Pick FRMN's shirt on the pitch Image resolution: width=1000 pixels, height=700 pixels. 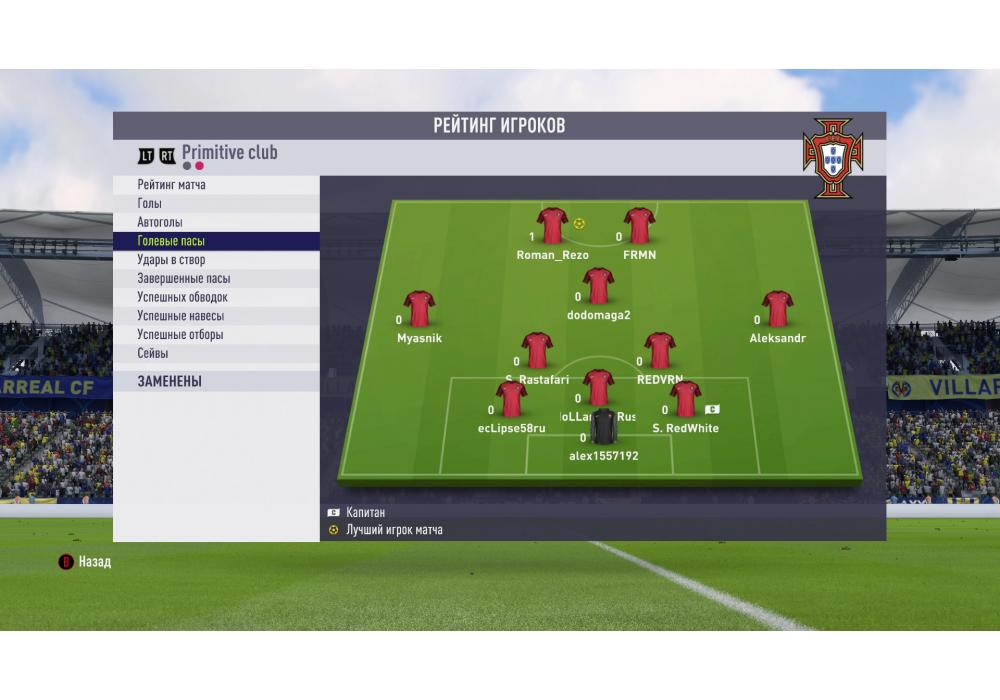point(639,227)
